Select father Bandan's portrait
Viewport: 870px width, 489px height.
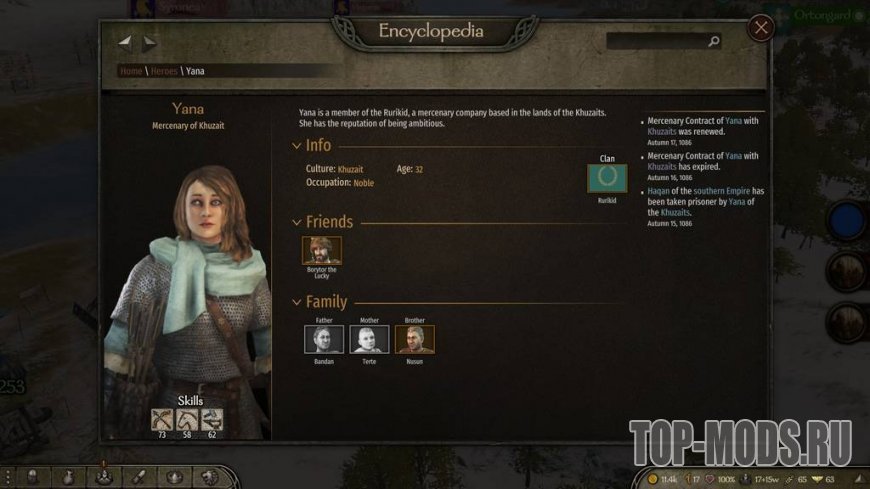tap(323, 339)
